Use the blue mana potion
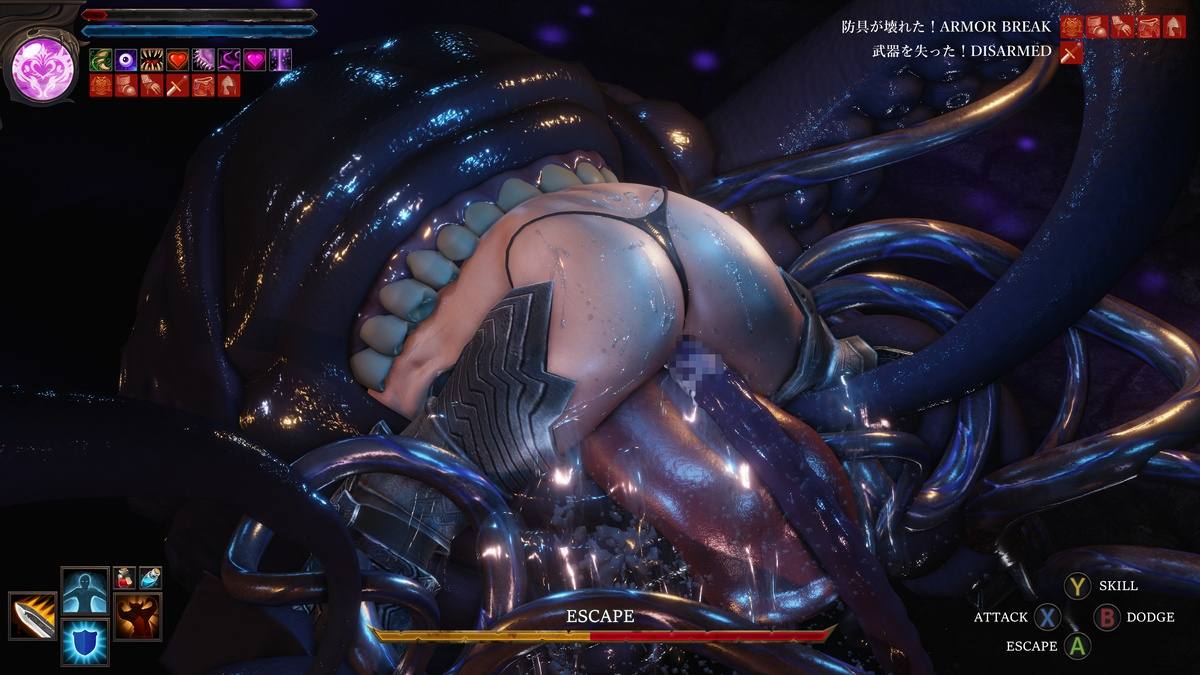 tap(149, 577)
